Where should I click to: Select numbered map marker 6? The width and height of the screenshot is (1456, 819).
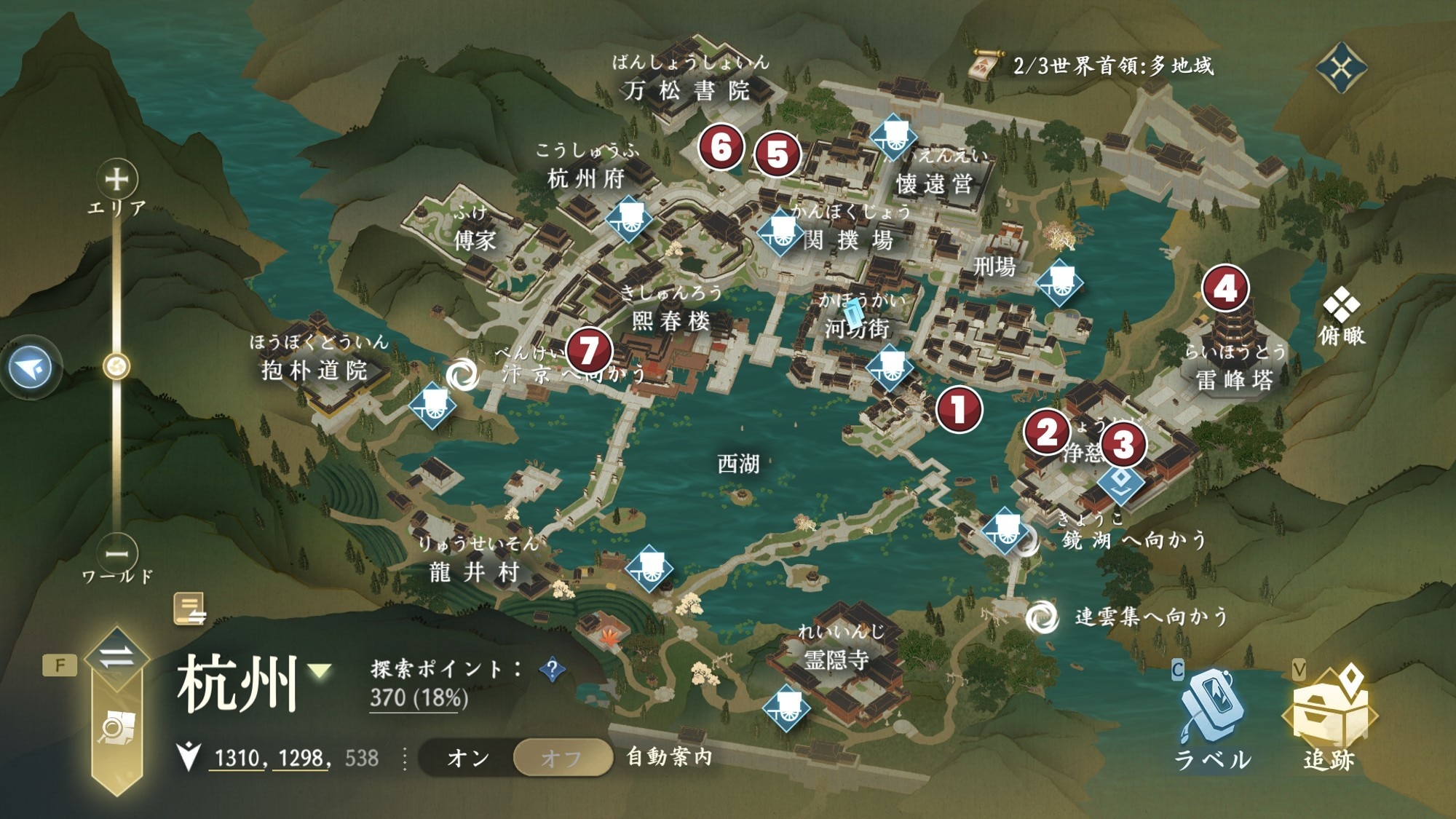pyautogui.click(x=721, y=147)
